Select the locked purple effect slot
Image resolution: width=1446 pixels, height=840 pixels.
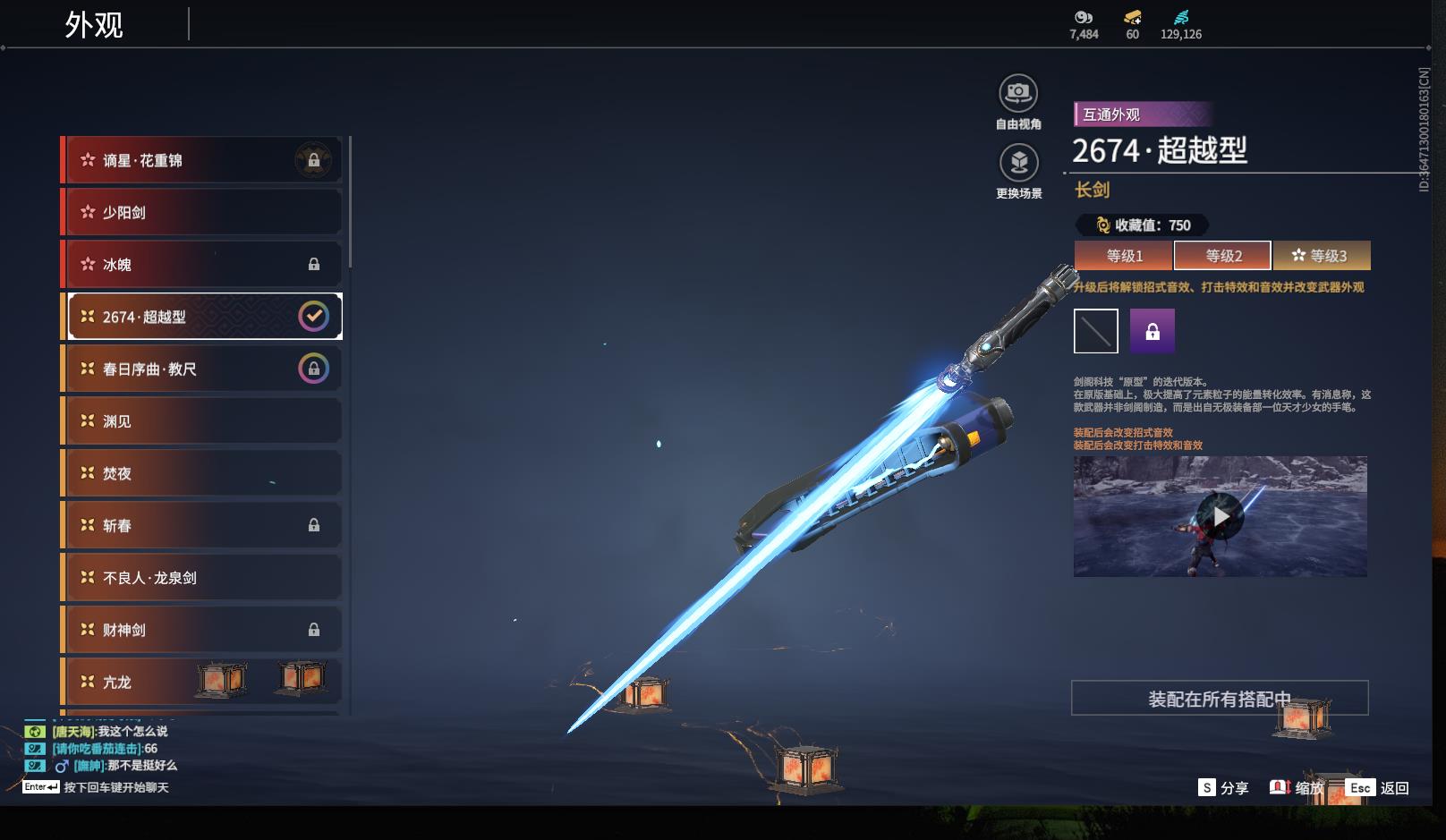click(1153, 331)
